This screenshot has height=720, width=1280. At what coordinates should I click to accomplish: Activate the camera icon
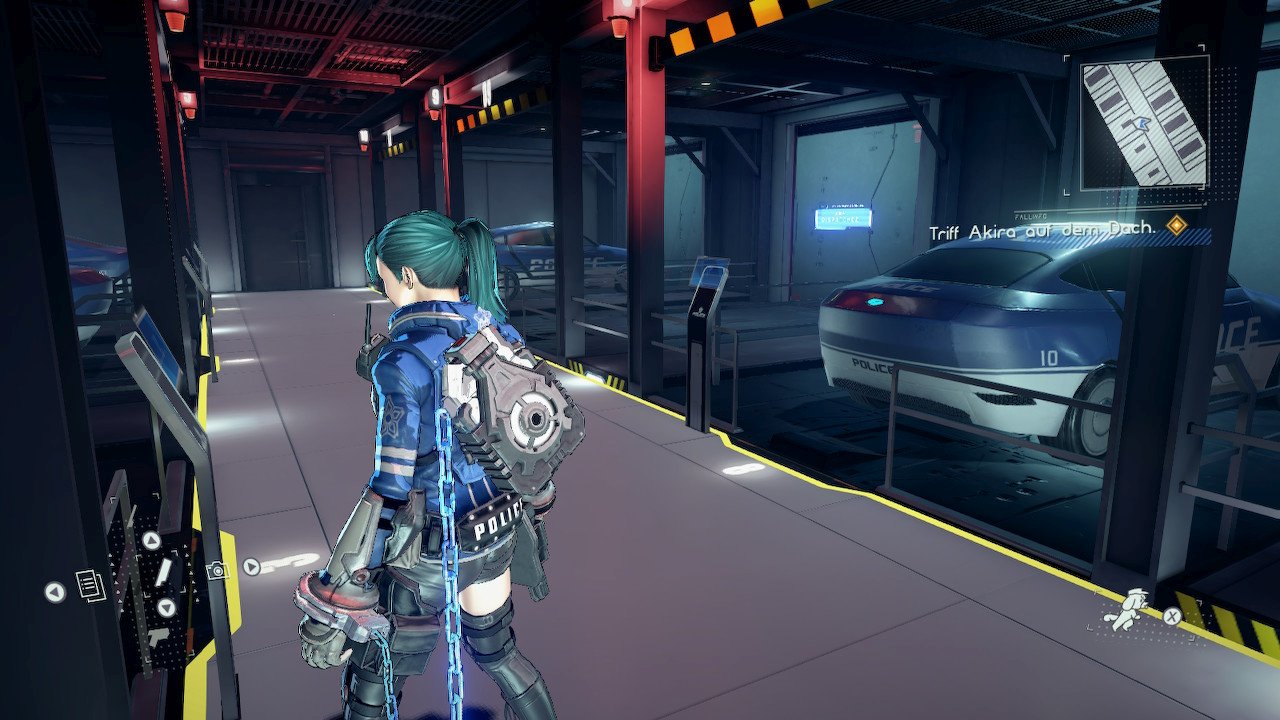click(x=216, y=570)
